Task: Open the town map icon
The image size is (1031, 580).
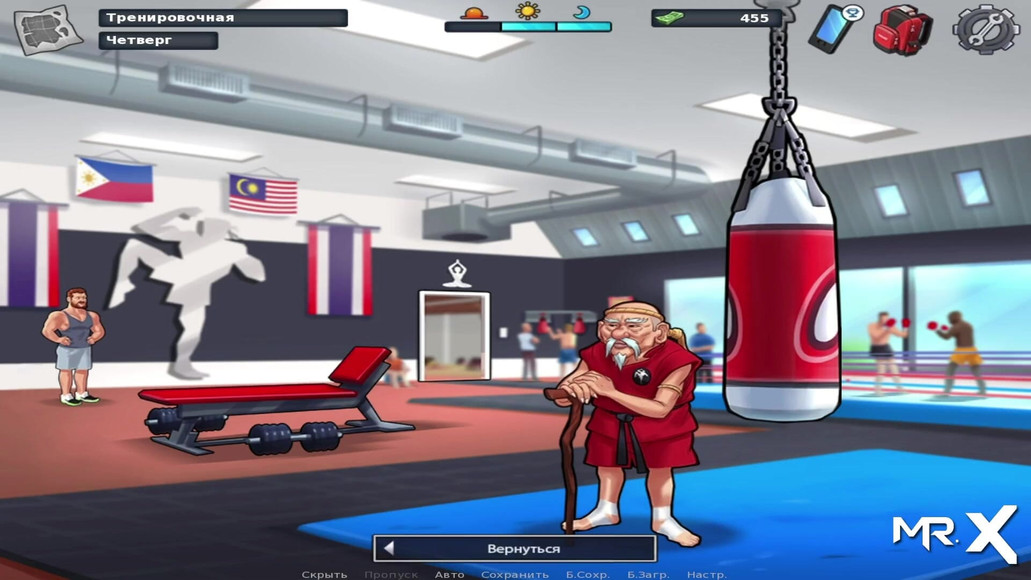Action: [x=48, y=30]
